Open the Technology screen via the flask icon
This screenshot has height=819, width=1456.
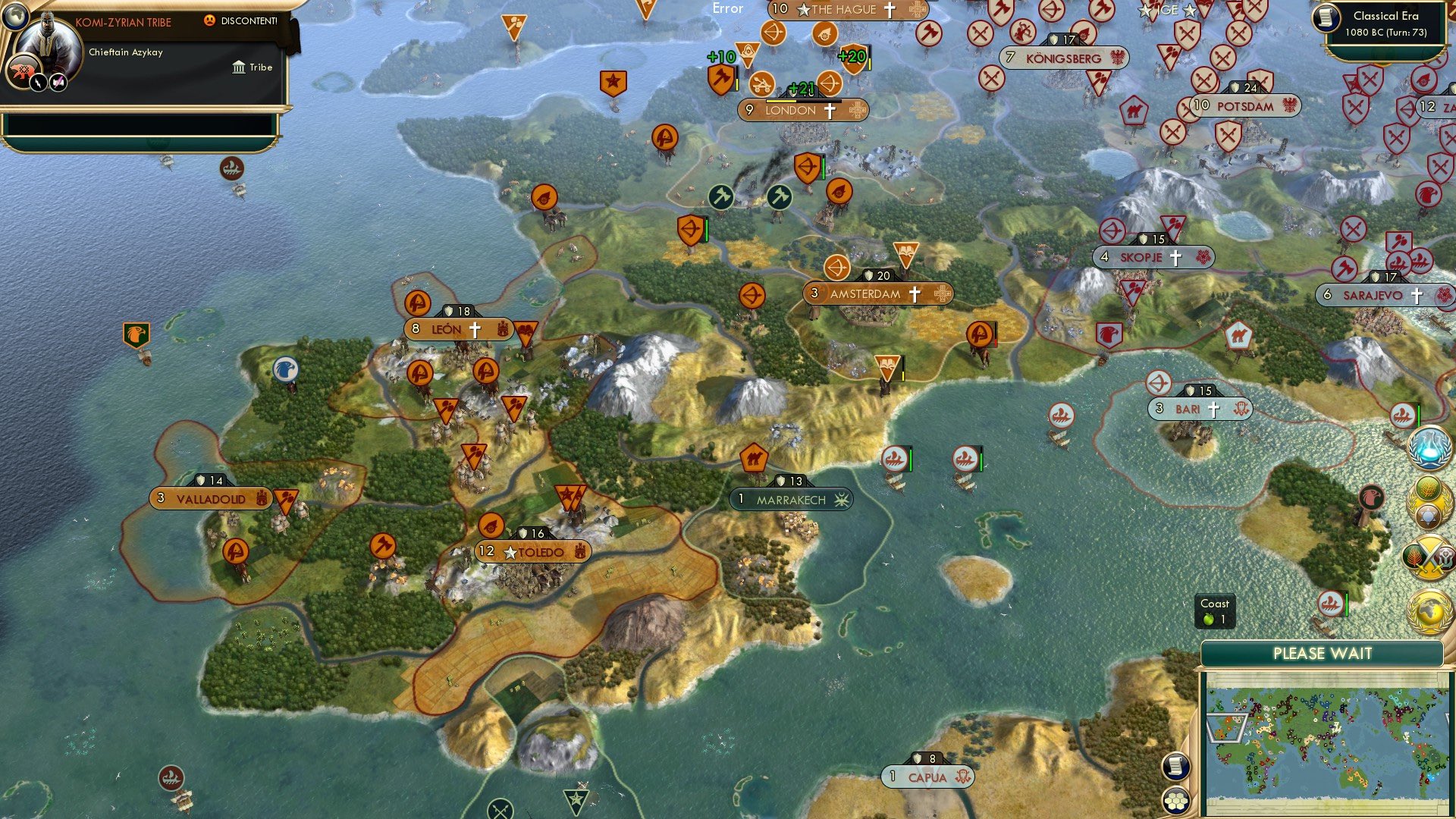point(1429,447)
